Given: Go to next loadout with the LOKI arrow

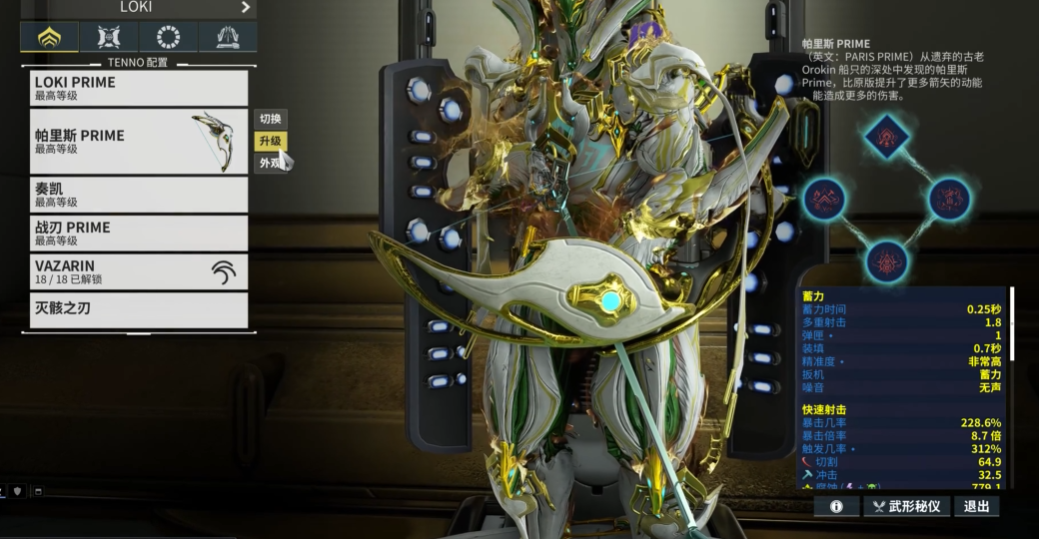Looking at the screenshot, I should pos(246,7).
